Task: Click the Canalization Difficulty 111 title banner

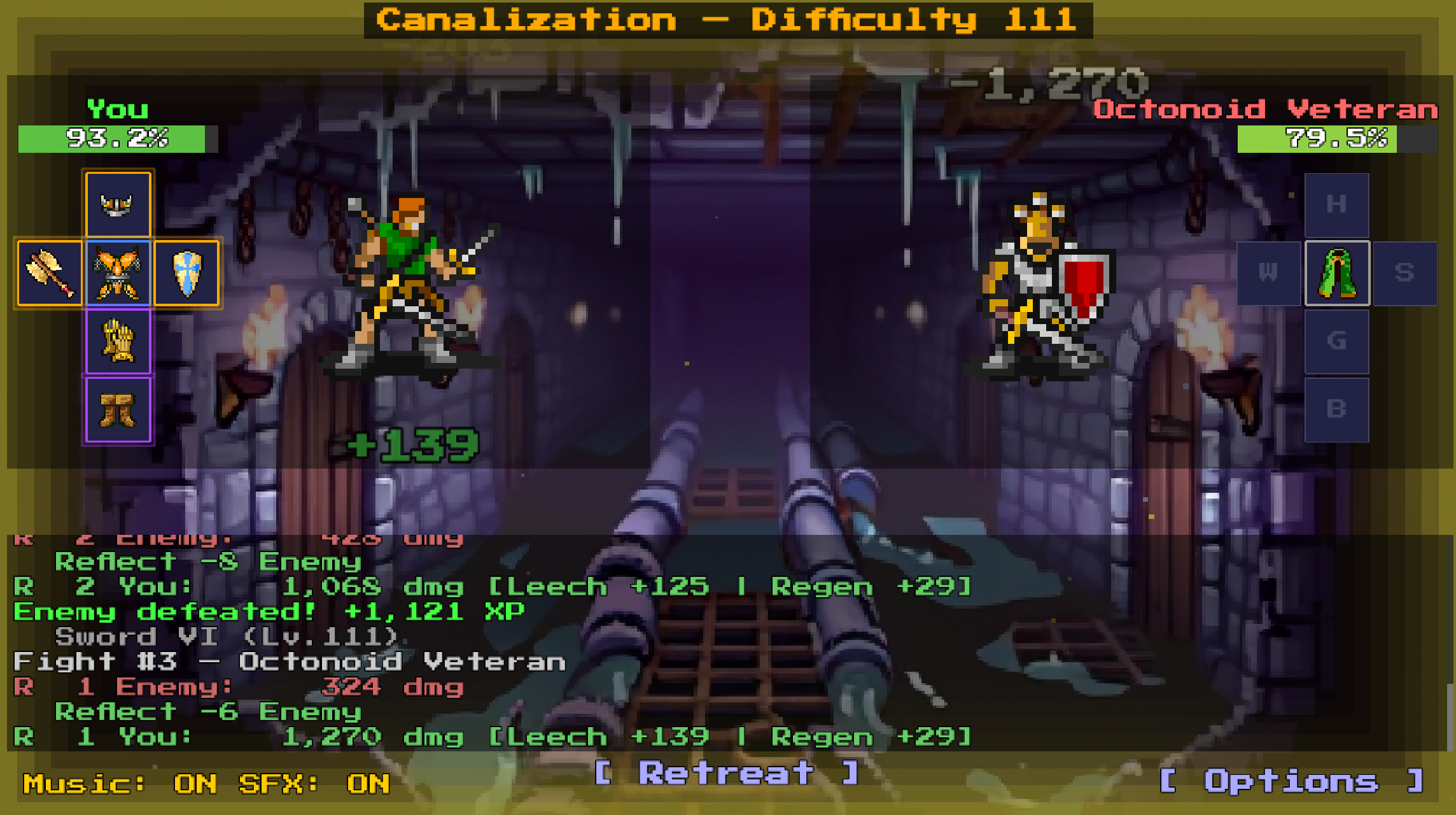Action: click(x=725, y=19)
